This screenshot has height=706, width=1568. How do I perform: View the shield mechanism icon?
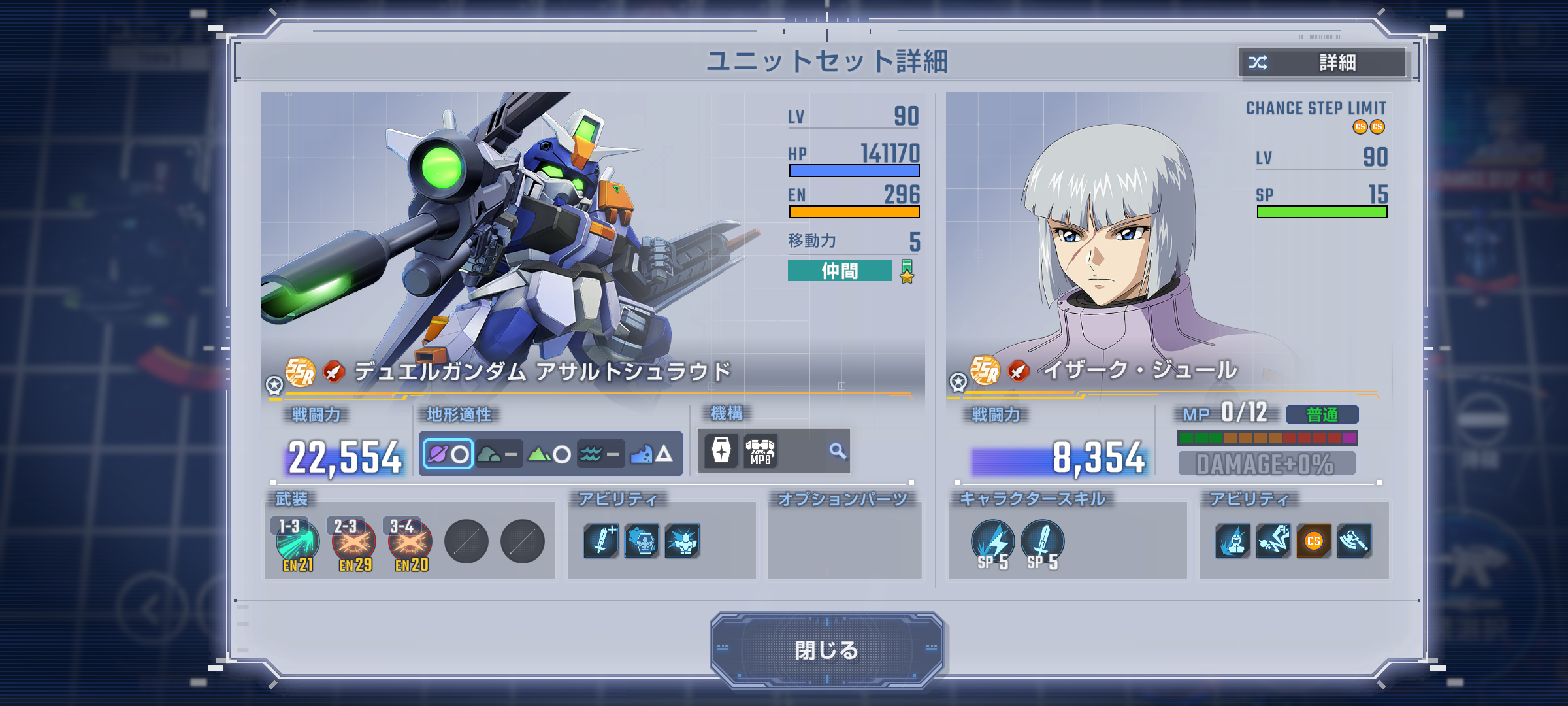[721, 451]
